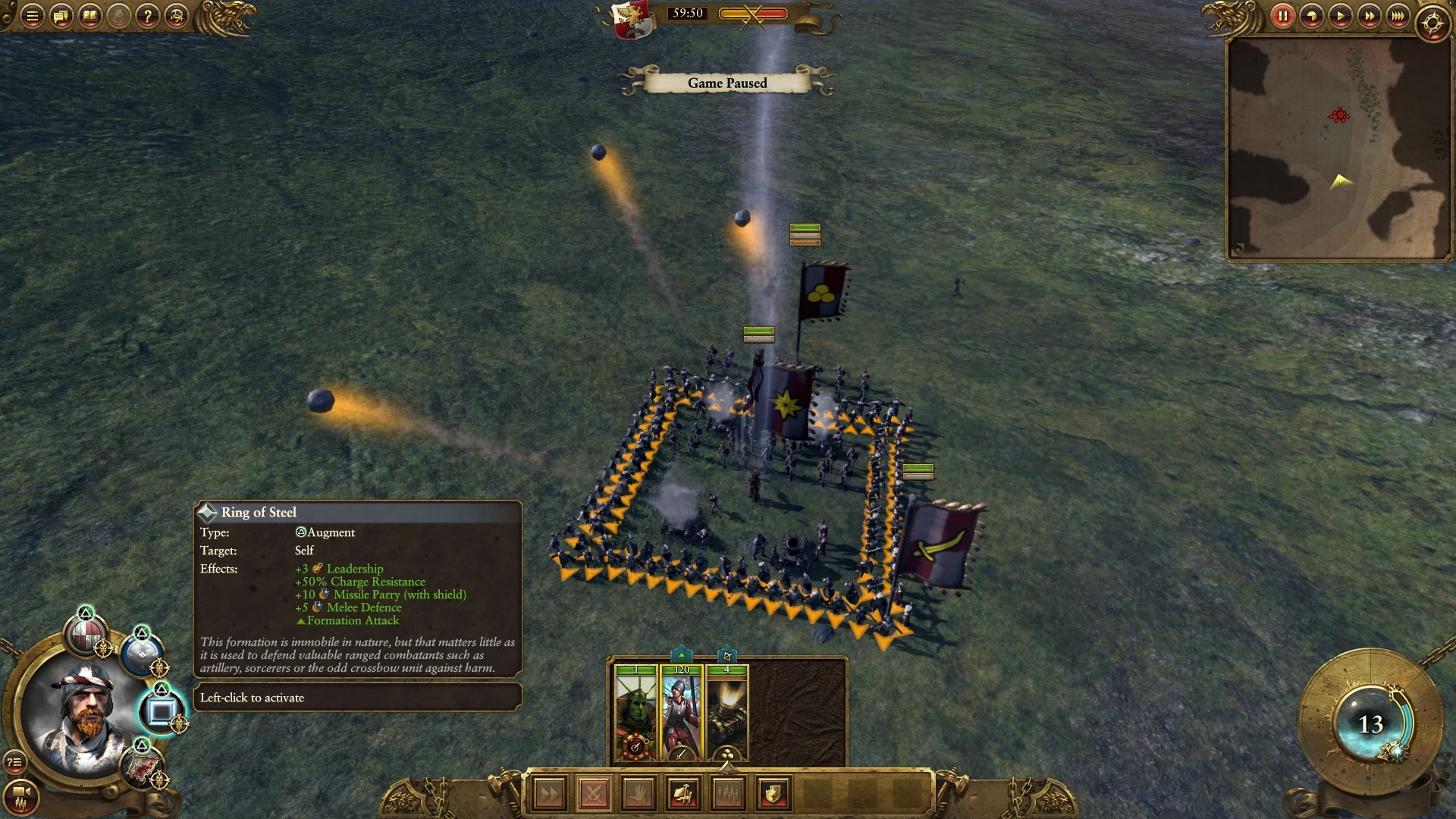Set double fast-forward speed
Image resolution: width=1456 pixels, height=819 pixels.
tap(1369, 16)
